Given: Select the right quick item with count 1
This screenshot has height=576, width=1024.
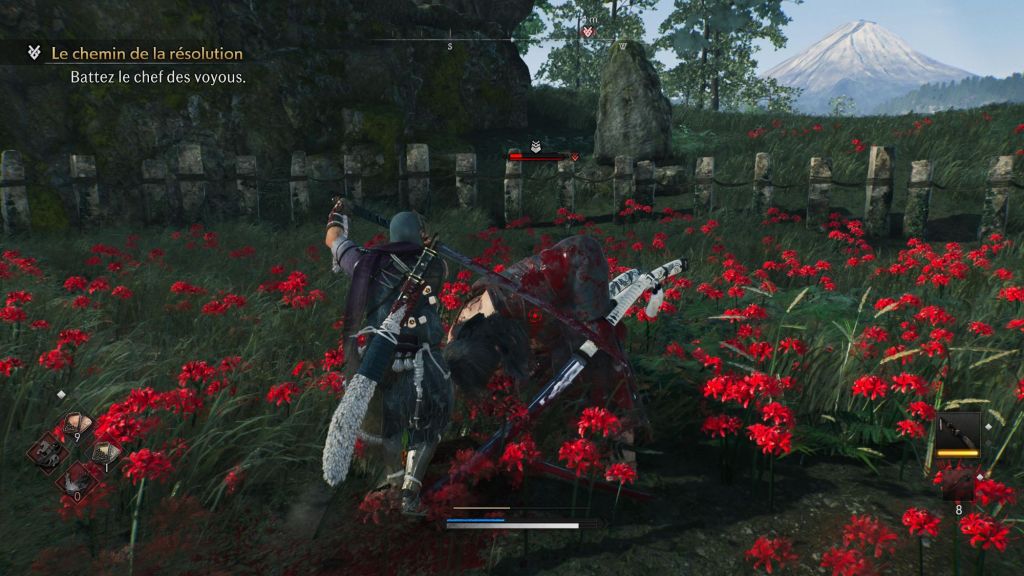Looking at the screenshot, I should click(x=103, y=454).
